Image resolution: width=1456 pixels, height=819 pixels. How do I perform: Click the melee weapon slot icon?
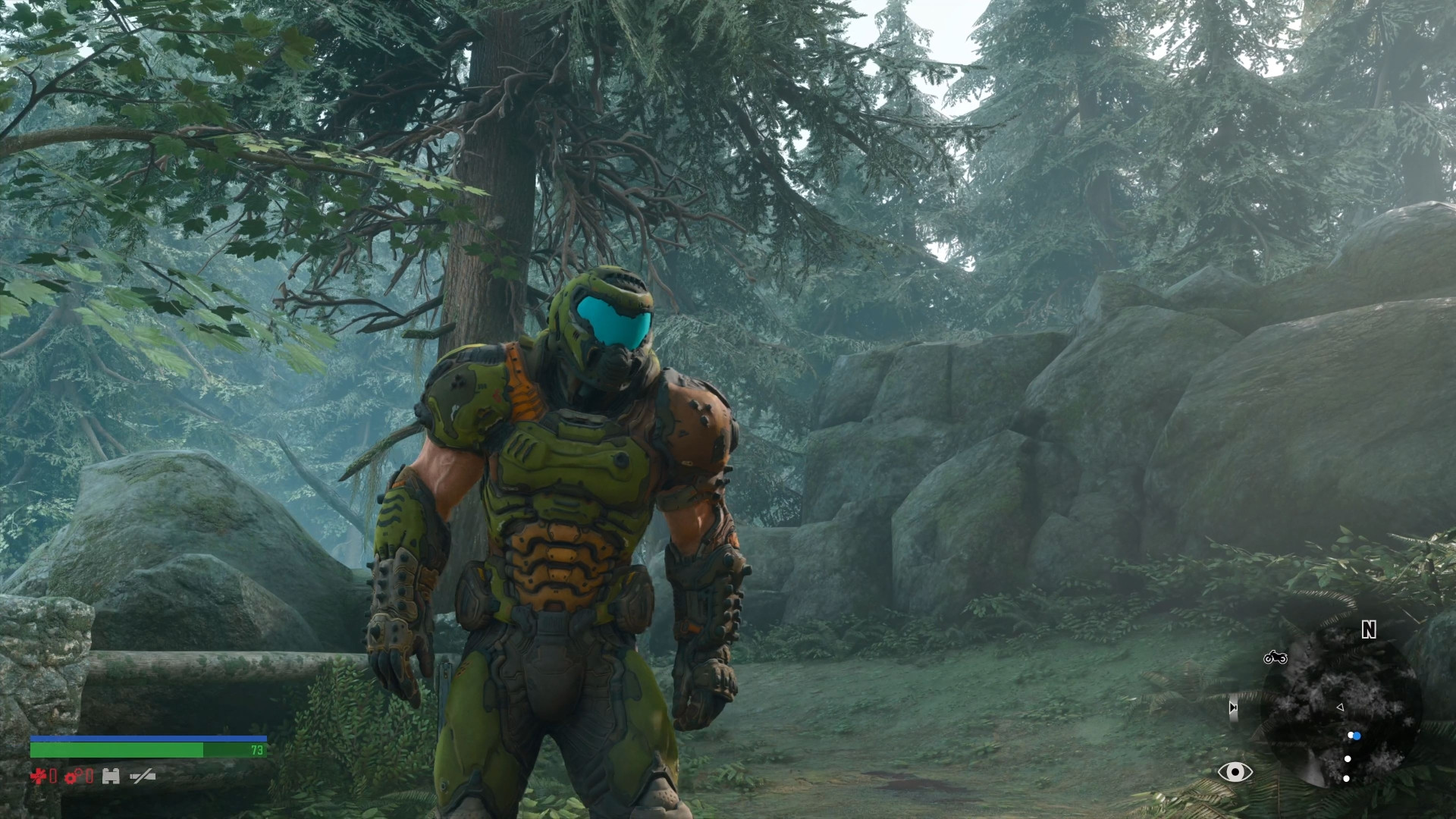[x=143, y=777]
